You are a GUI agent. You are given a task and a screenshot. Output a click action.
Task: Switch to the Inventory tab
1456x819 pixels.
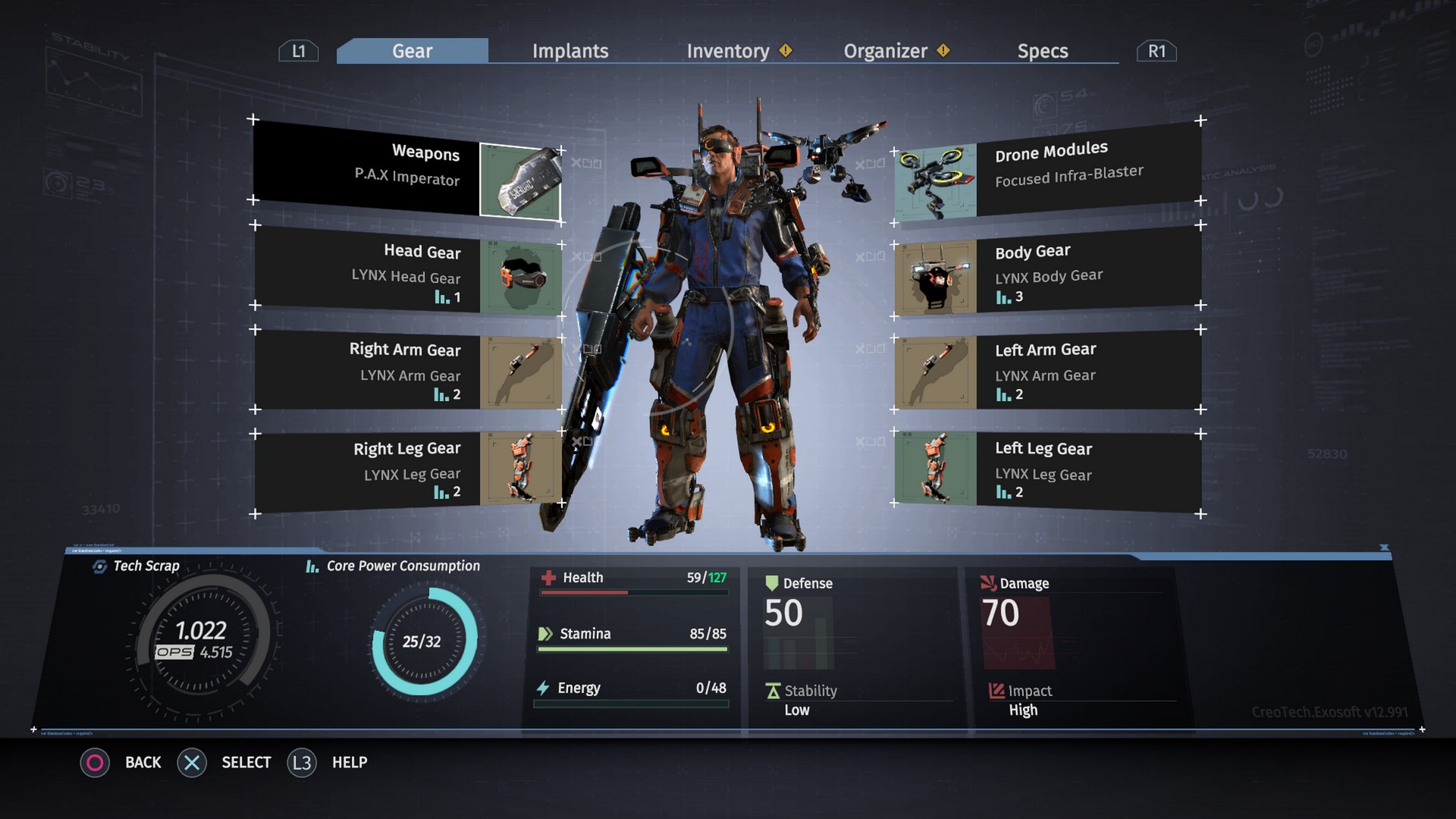click(x=728, y=51)
